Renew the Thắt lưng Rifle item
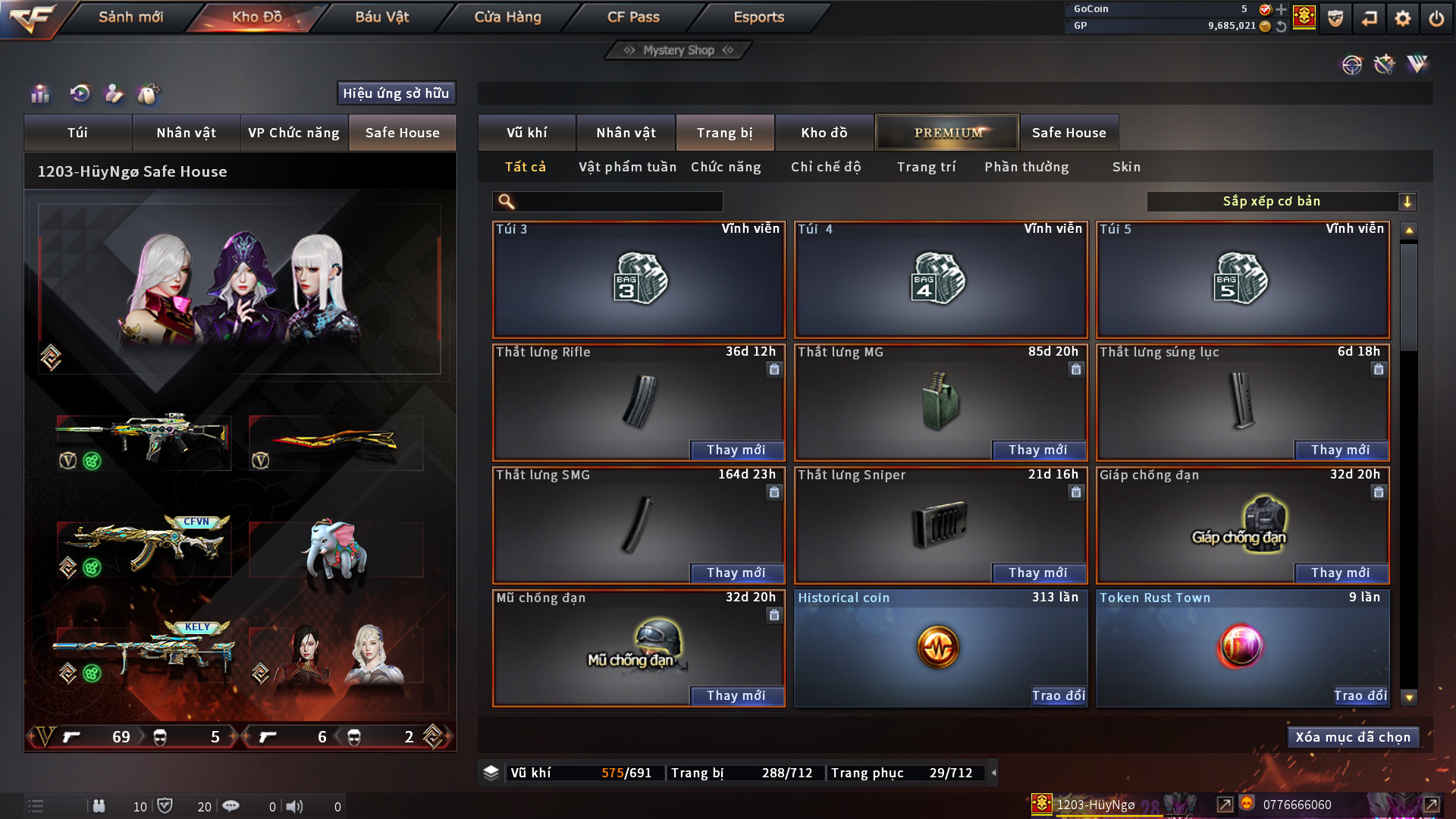1456x819 pixels. [x=736, y=450]
